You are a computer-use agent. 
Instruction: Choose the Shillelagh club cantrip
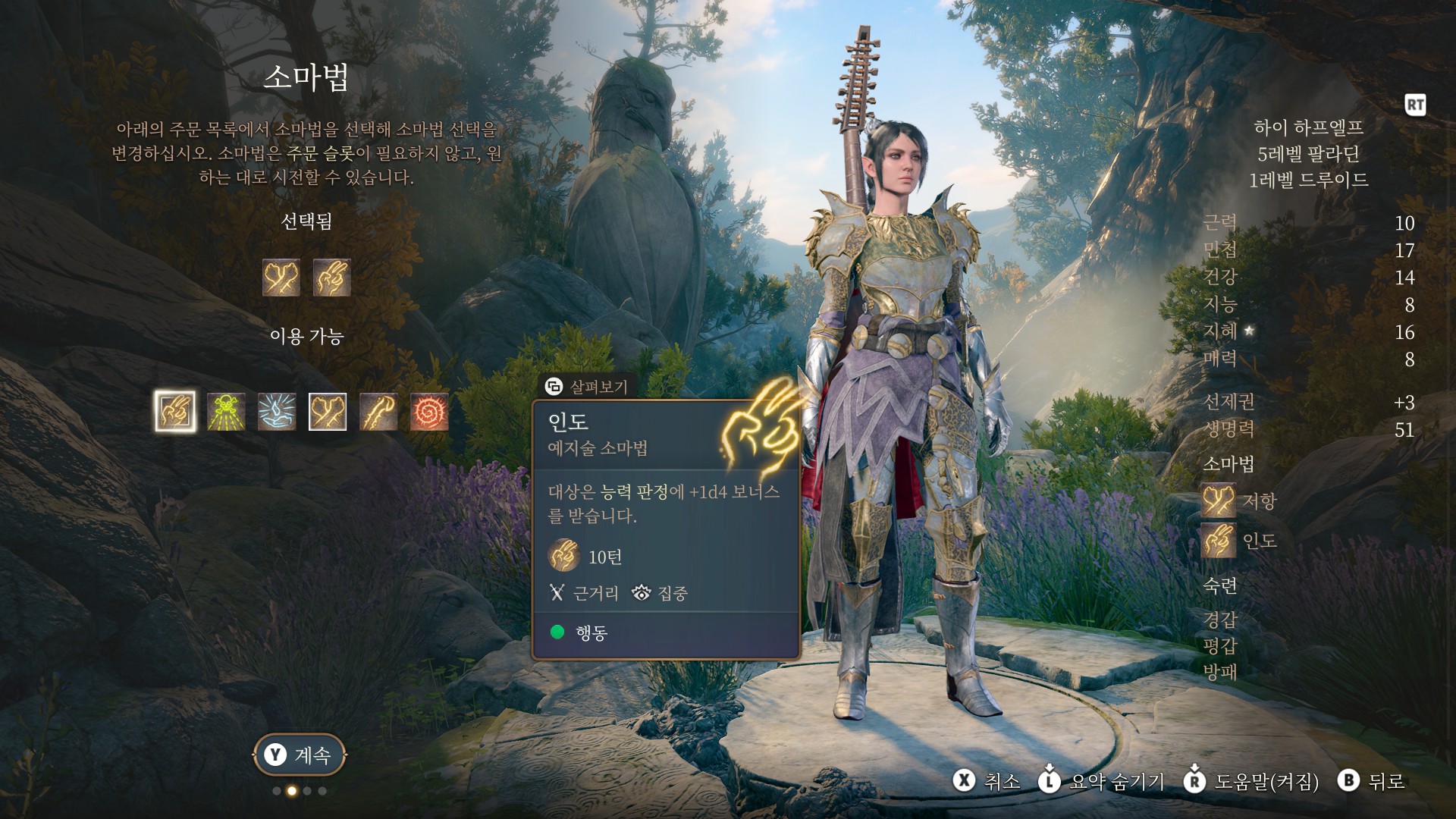[378, 412]
